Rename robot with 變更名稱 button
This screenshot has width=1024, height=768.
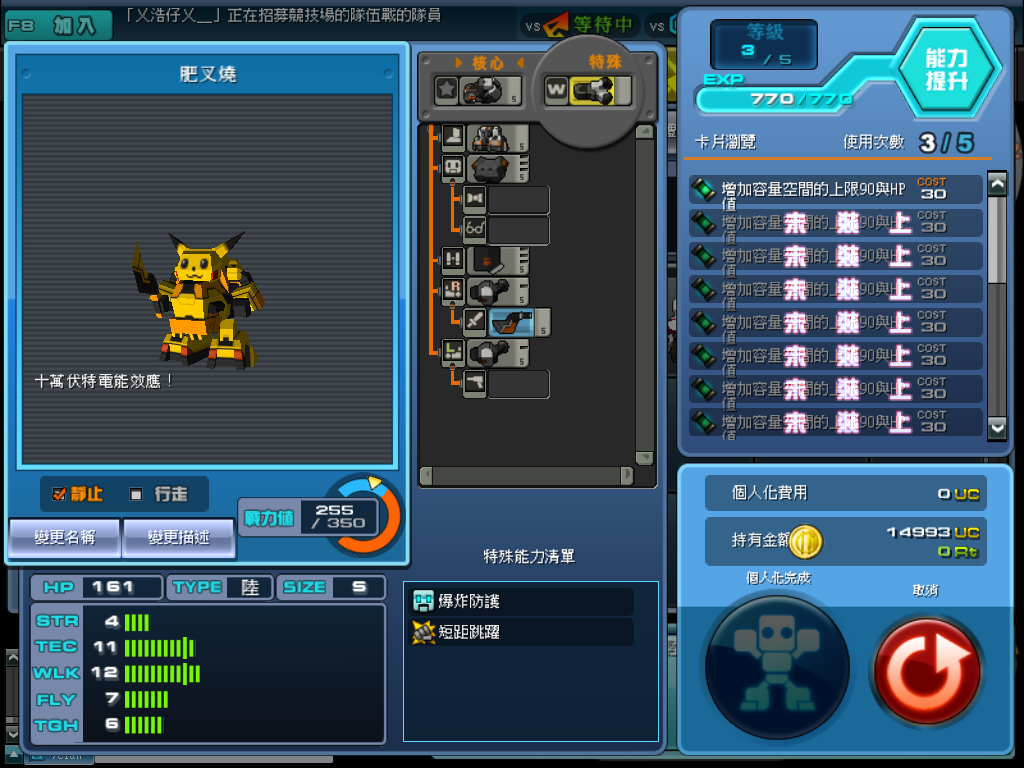[65, 538]
